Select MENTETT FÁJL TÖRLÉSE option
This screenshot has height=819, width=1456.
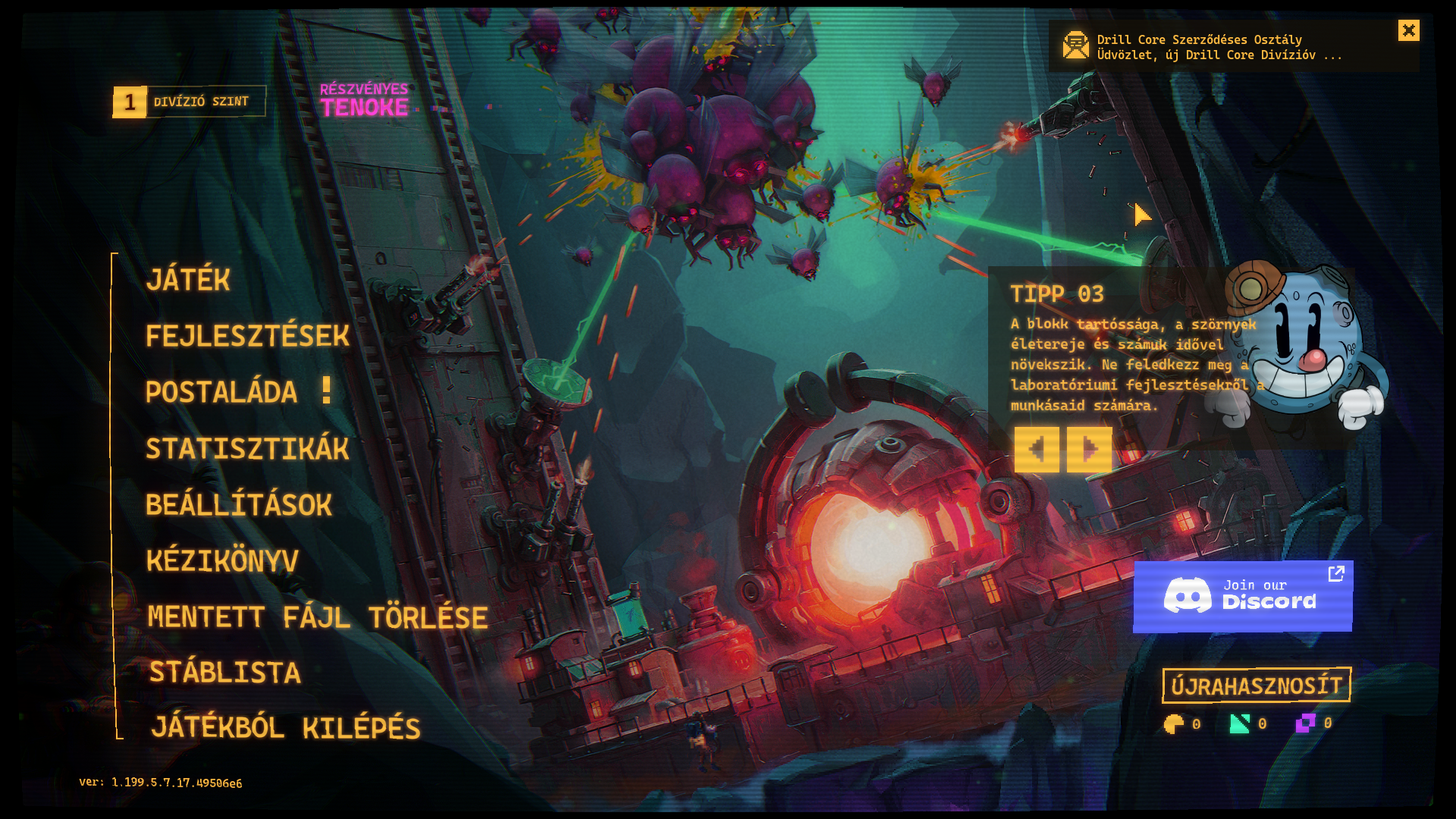(x=317, y=617)
